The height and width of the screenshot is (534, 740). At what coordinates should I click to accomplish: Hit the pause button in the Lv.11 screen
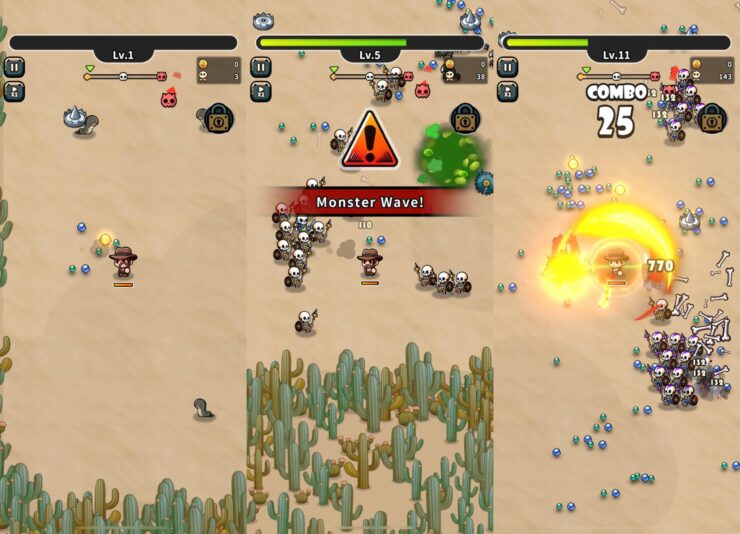point(508,67)
